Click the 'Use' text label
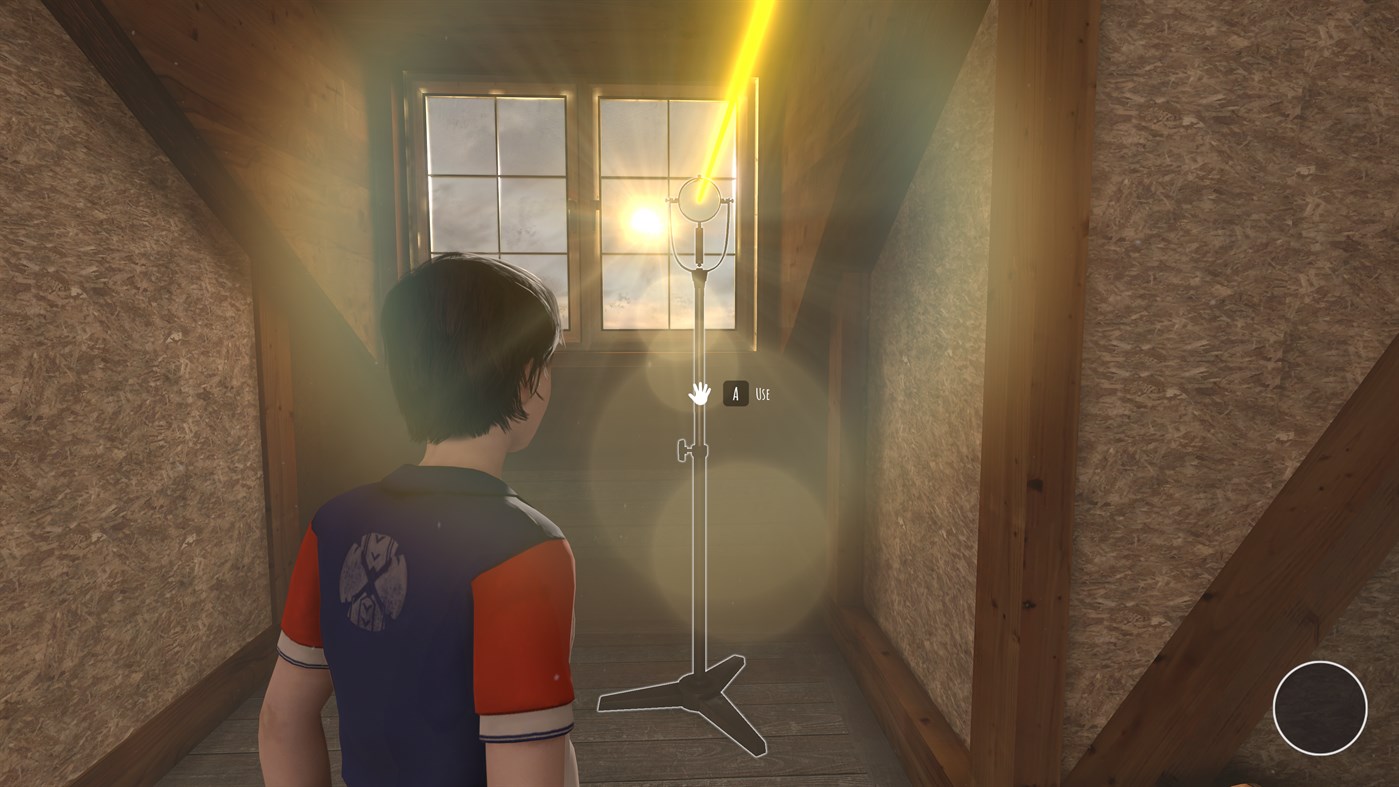Image resolution: width=1399 pixels, height=787 pixels. click(762, 394)
